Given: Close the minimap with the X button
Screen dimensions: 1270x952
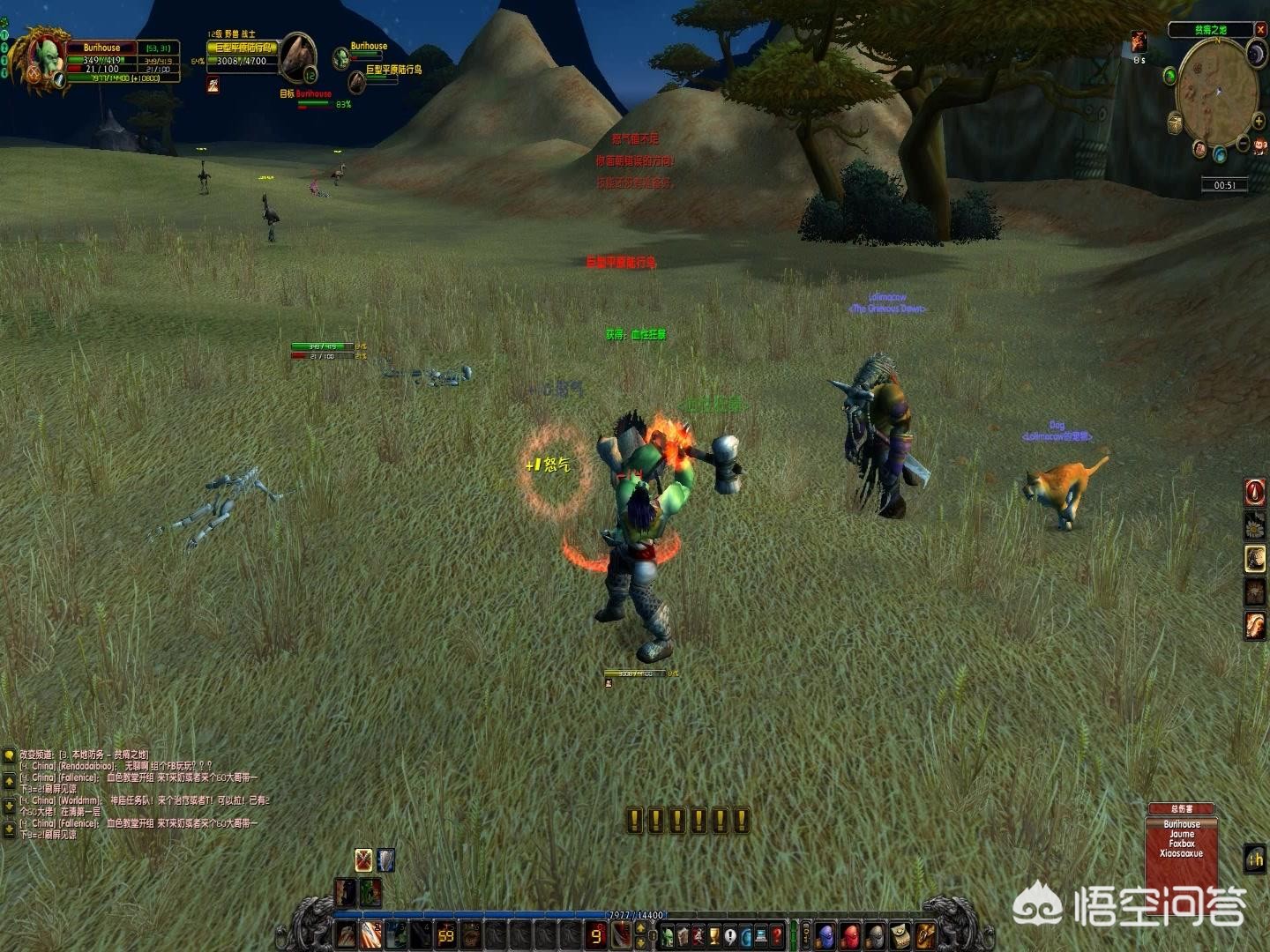Looking at the screenshot, I should [x=1260, y=30].
